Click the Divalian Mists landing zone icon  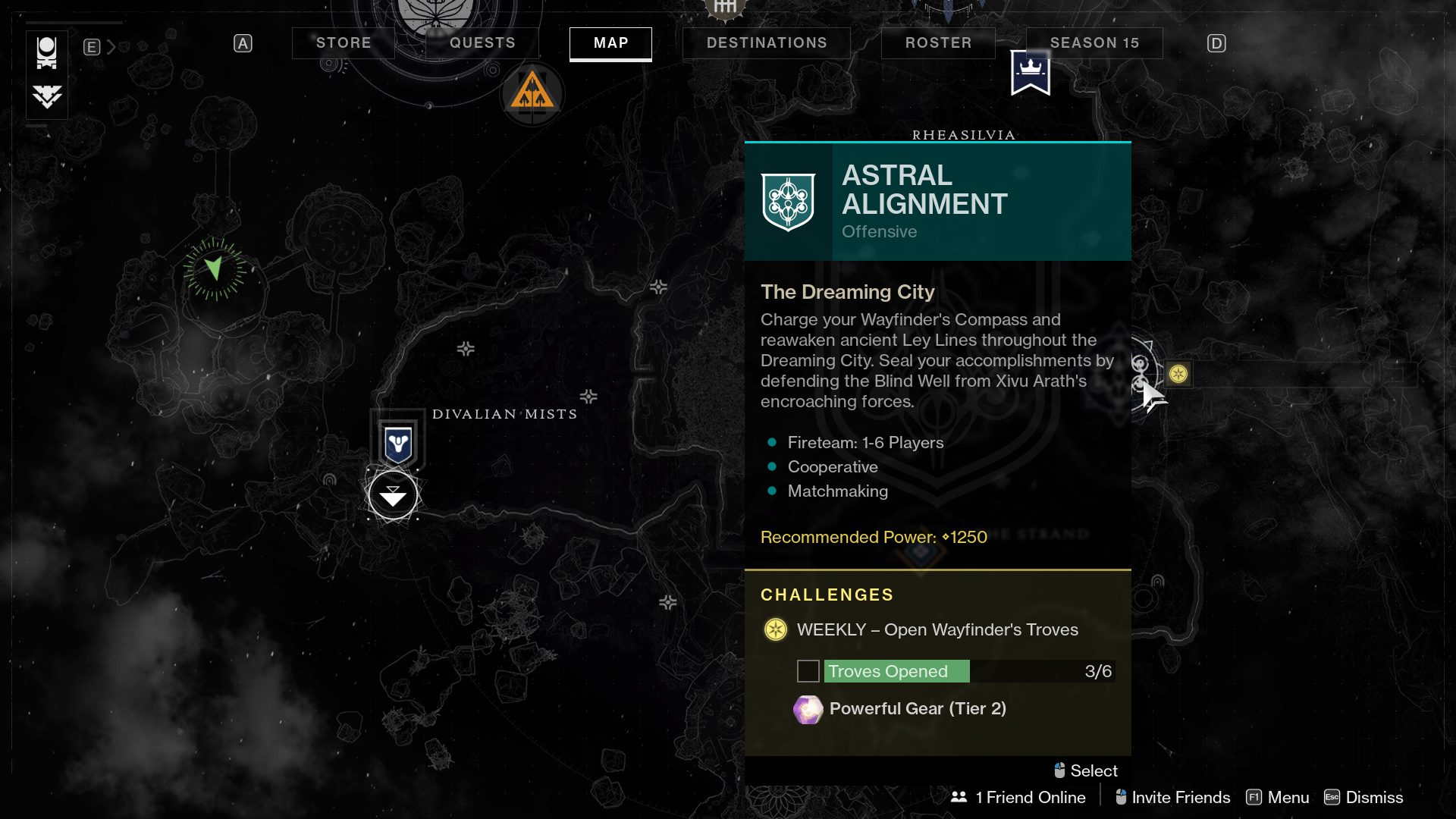coord(392,495)
